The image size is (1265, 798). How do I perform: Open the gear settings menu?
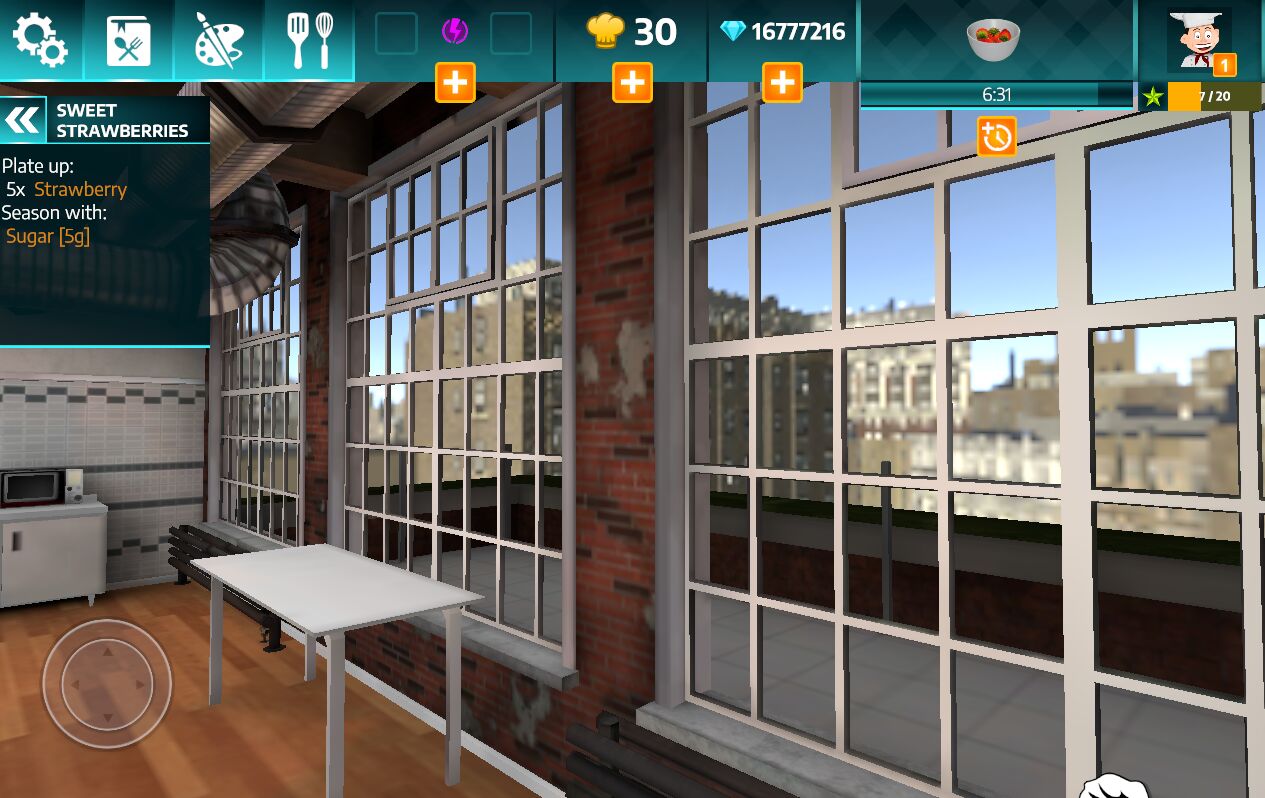pyautogui.click(x=40, y=40)
